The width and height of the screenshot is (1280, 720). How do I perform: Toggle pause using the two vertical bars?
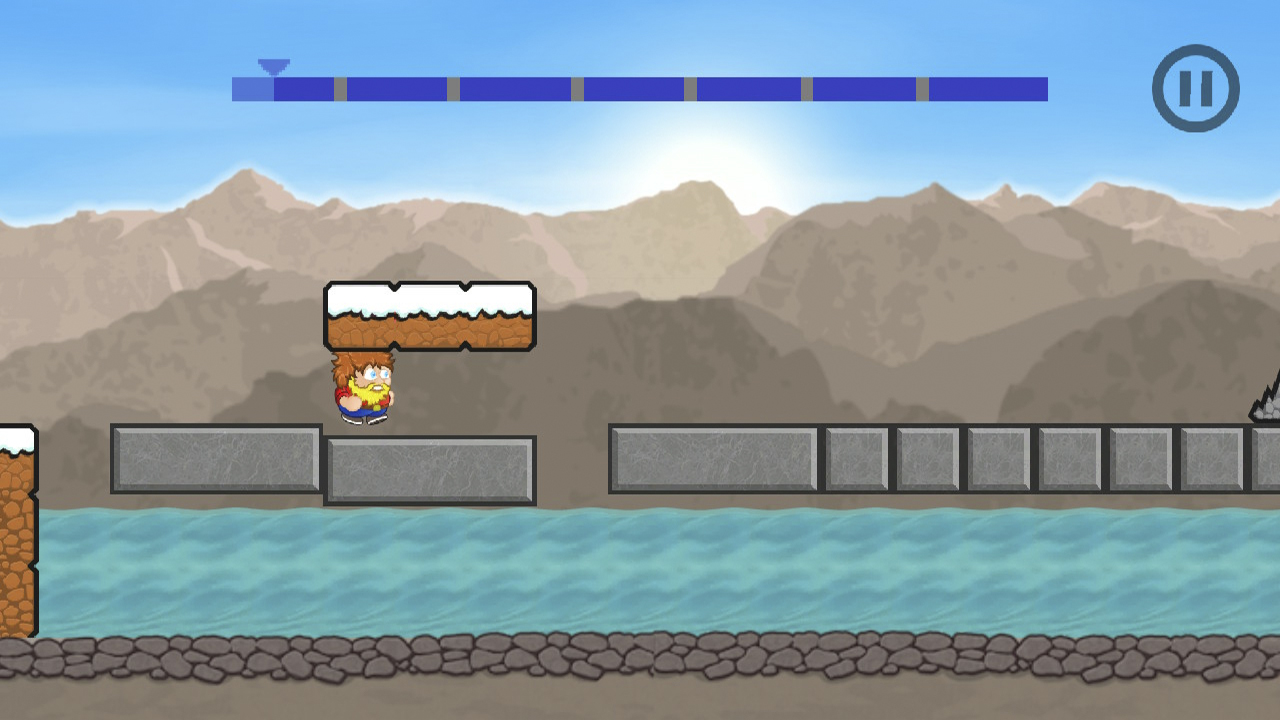pyautogui.click(x=1196, y=88)
